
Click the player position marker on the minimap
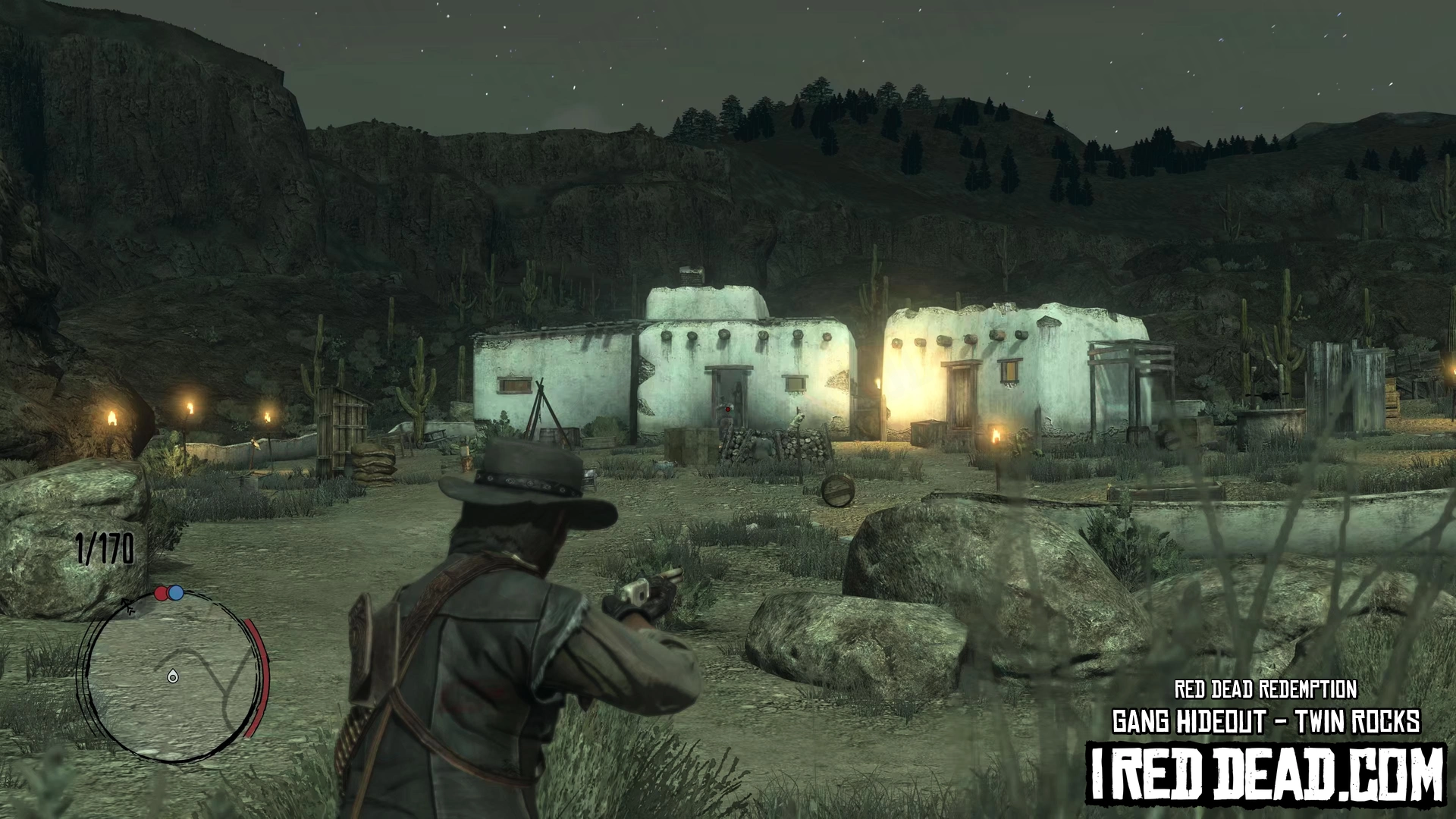coord(173,676)
